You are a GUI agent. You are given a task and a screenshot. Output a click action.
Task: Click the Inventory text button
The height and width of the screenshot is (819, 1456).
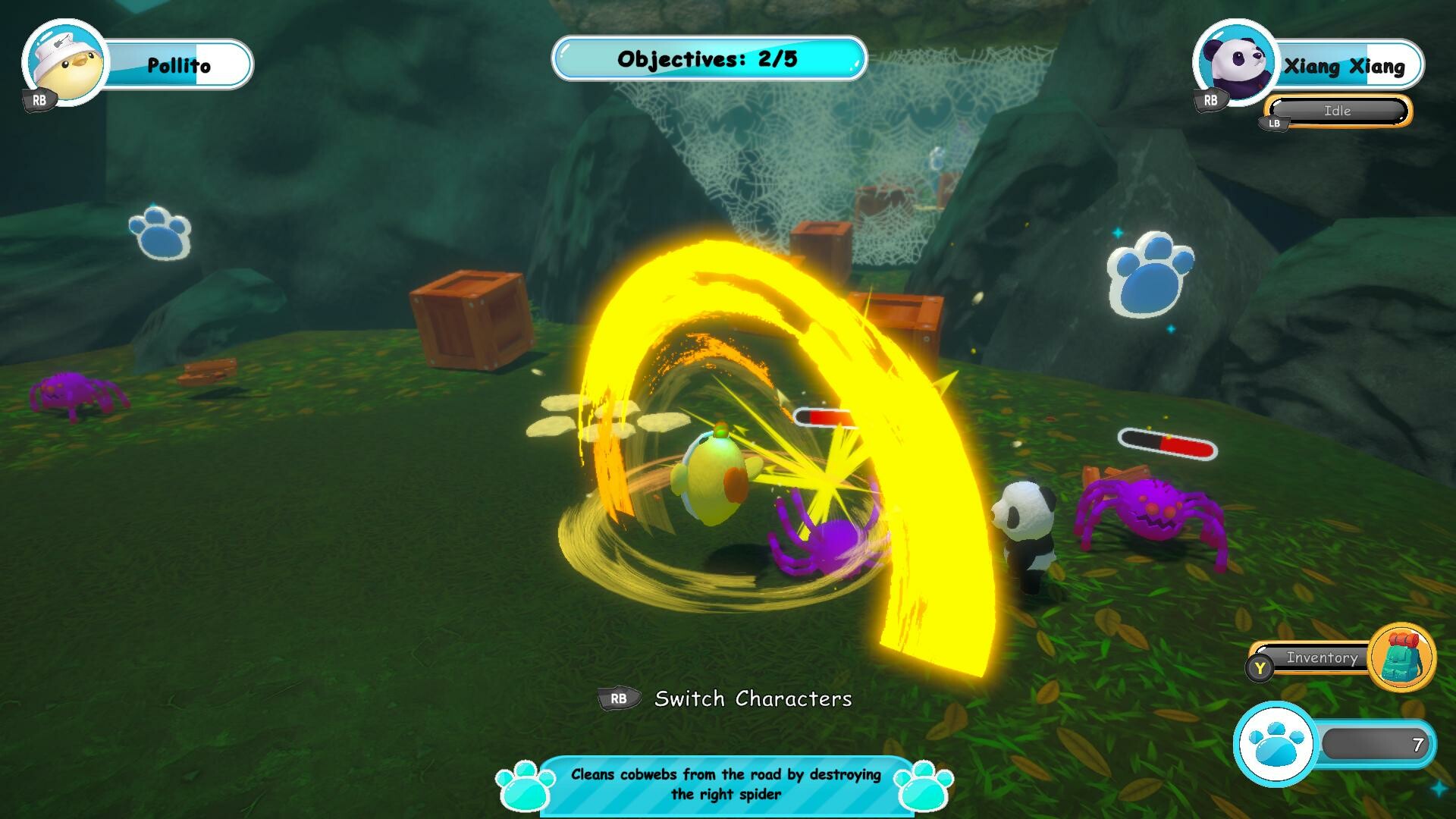tap(1323, 658)
